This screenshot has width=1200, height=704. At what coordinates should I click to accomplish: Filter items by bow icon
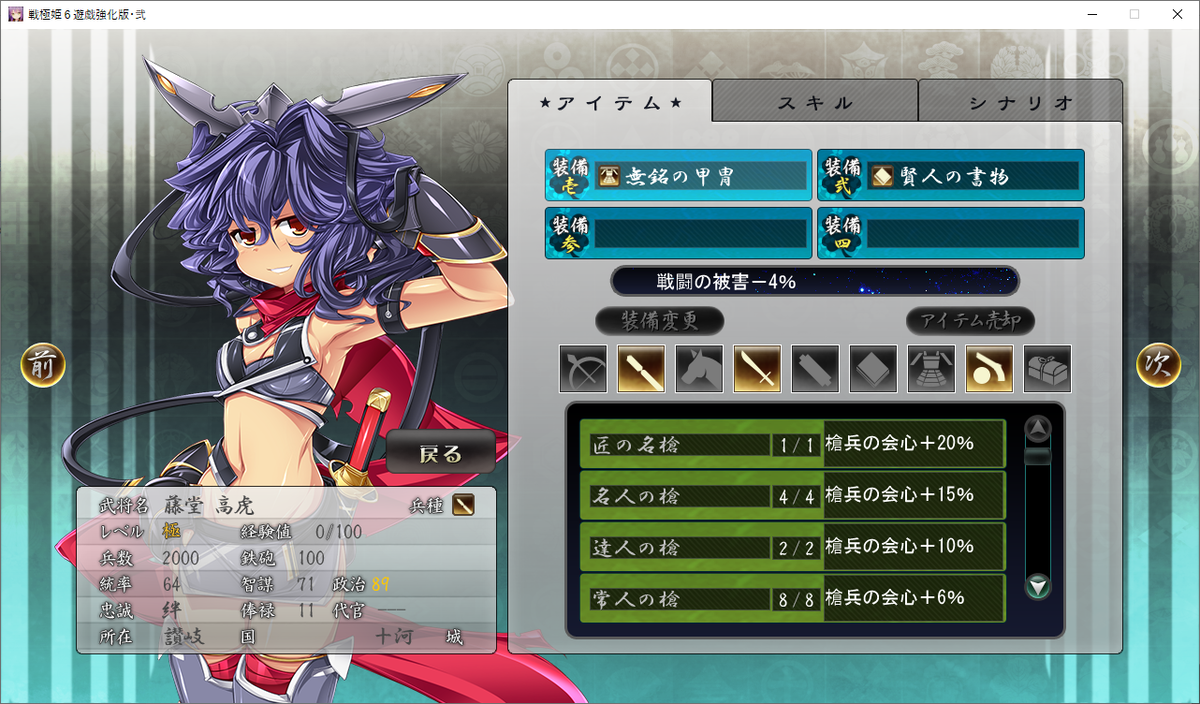[583, 369]
